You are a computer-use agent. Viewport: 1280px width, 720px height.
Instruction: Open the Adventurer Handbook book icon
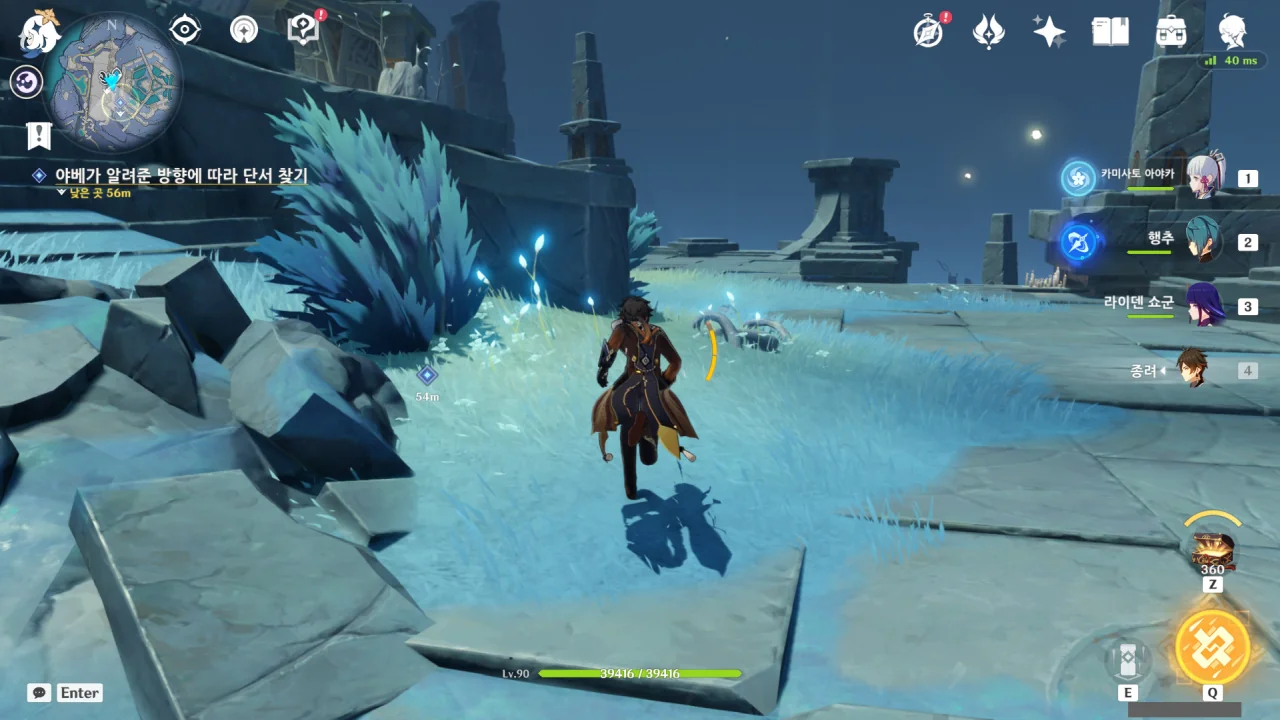tap(1110, 31)
